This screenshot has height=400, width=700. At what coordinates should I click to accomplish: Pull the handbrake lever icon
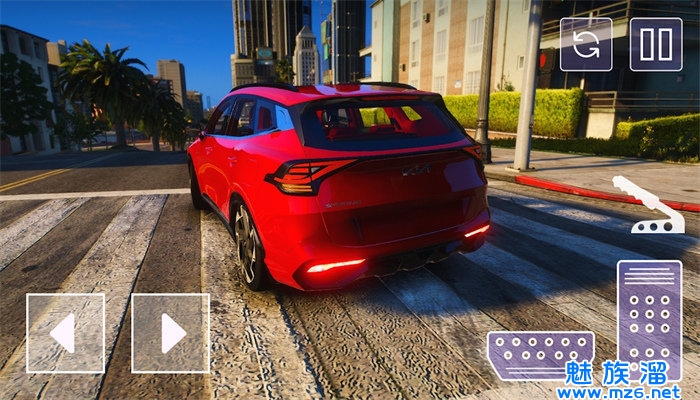coord(648,206)
